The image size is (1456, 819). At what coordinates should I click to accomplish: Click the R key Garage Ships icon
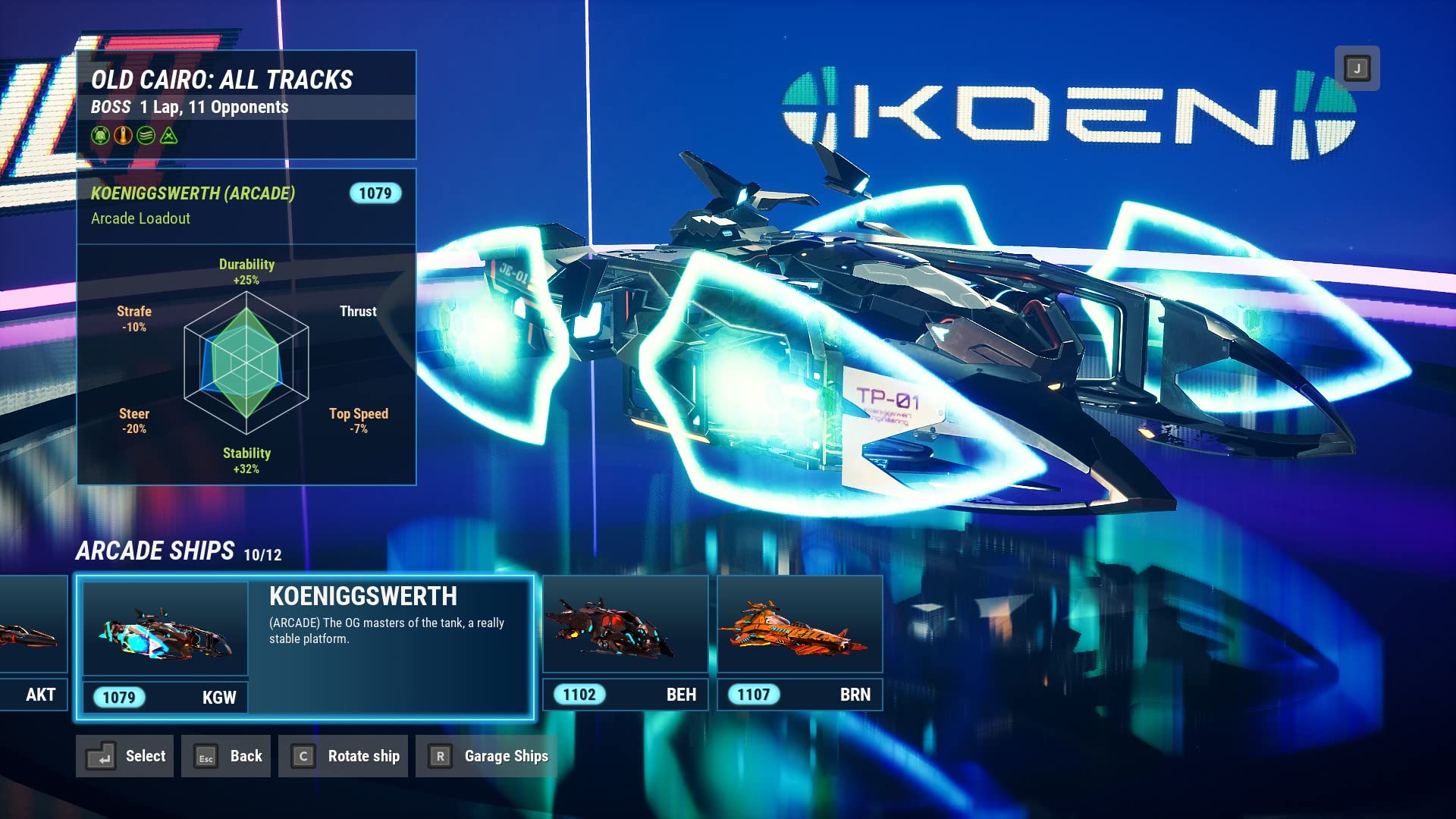(x=438, y=756)
